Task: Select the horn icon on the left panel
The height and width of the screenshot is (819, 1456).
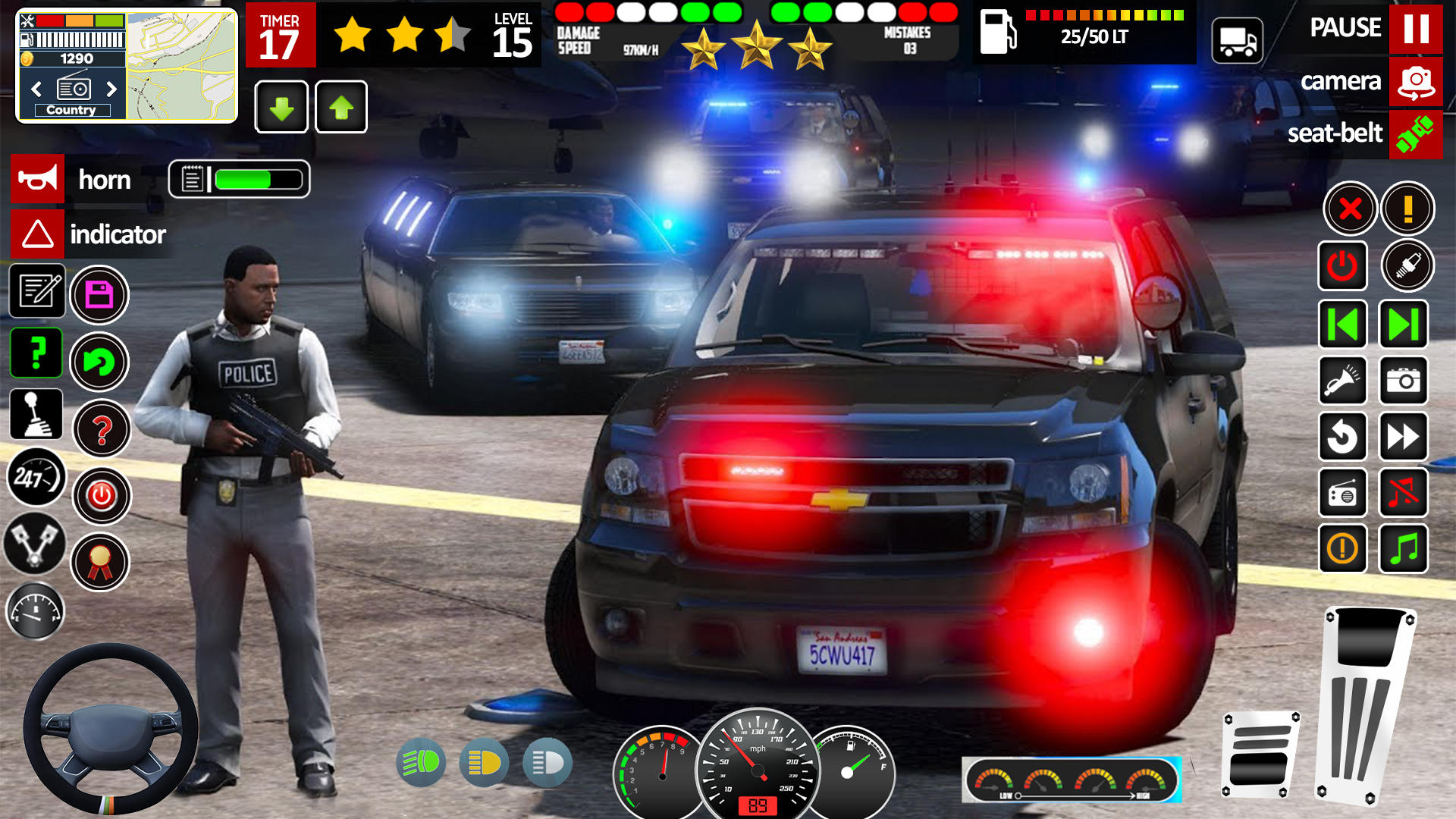Action: point(36,180)
